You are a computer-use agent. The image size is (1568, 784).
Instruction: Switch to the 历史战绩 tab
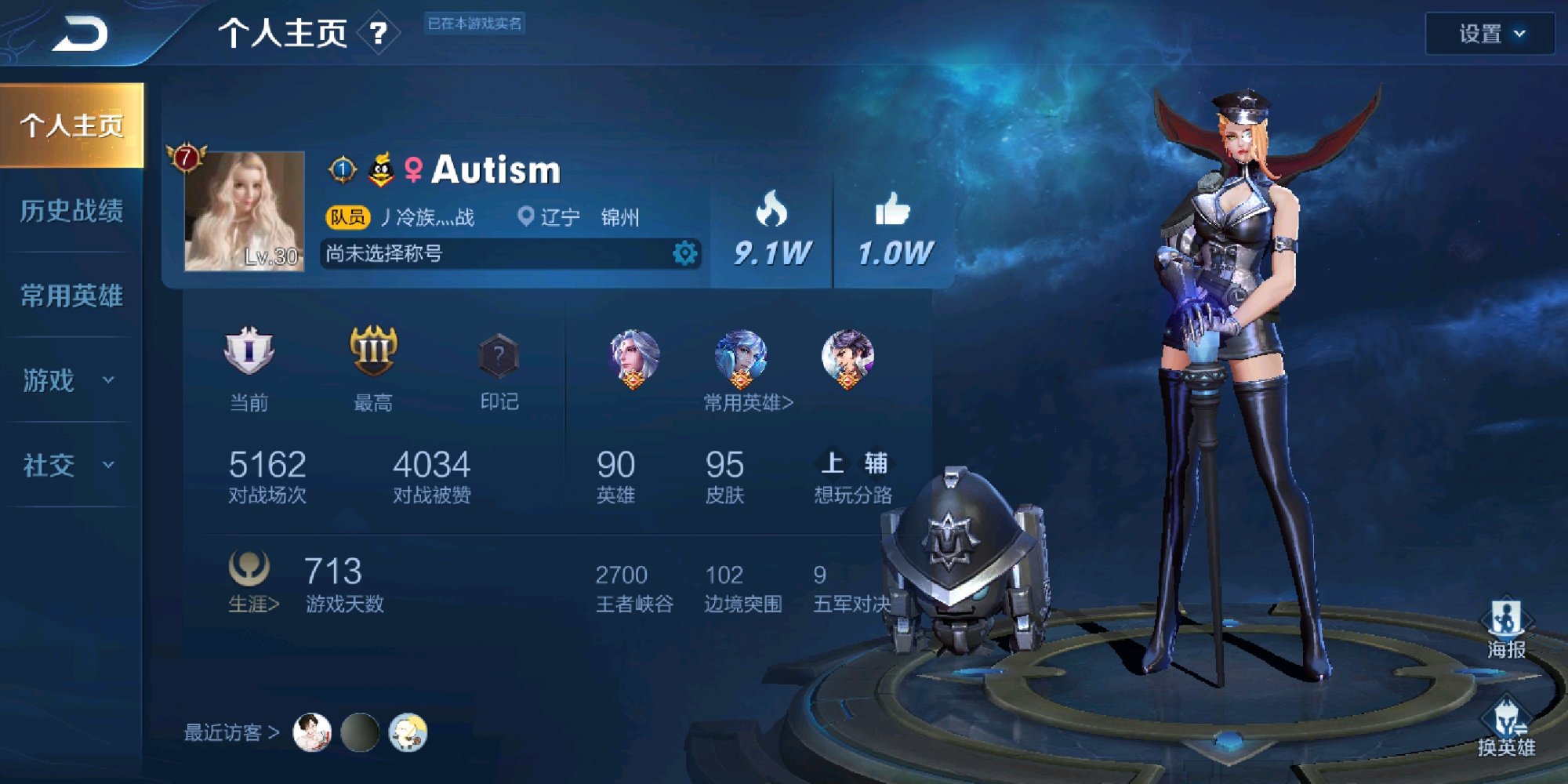point(71,211)
